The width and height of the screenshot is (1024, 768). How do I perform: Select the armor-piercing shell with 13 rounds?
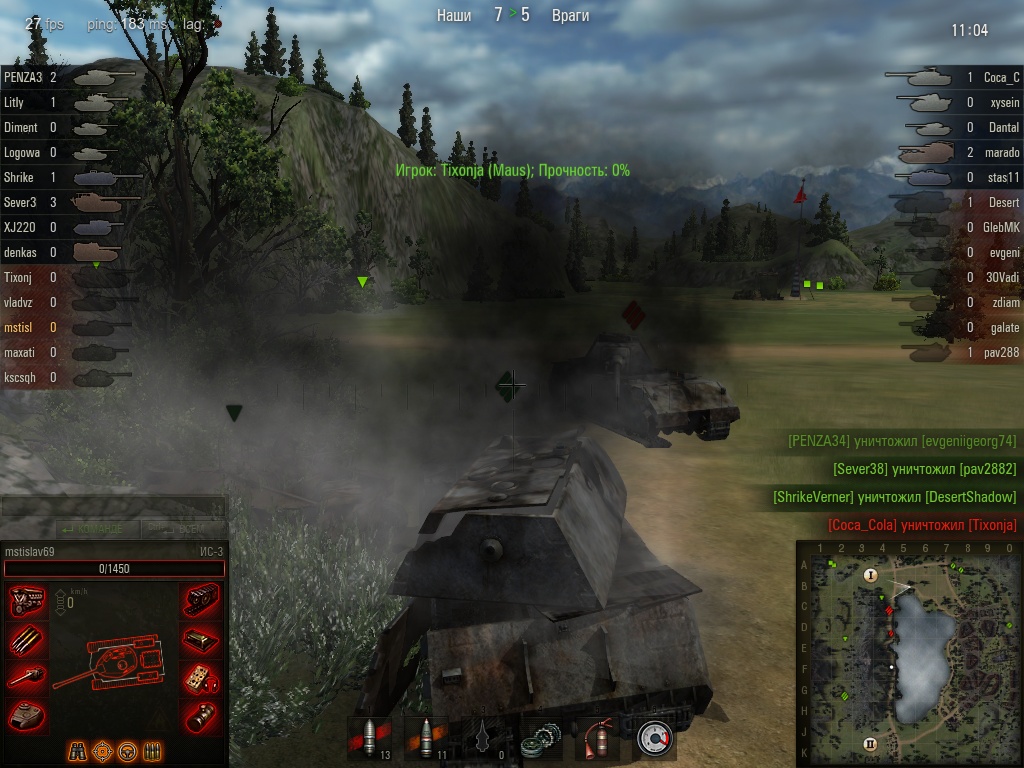point(369,739)
